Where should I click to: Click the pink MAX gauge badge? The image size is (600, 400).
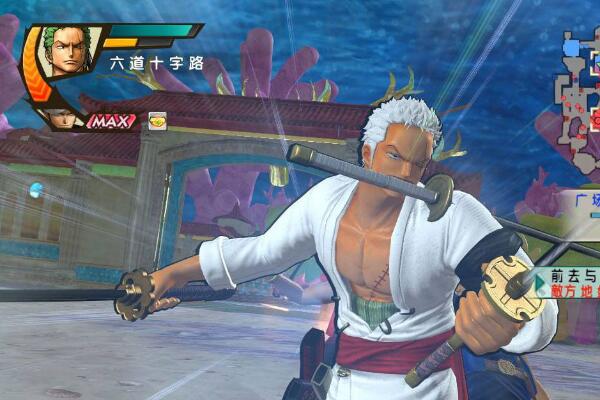click(112, 121)
